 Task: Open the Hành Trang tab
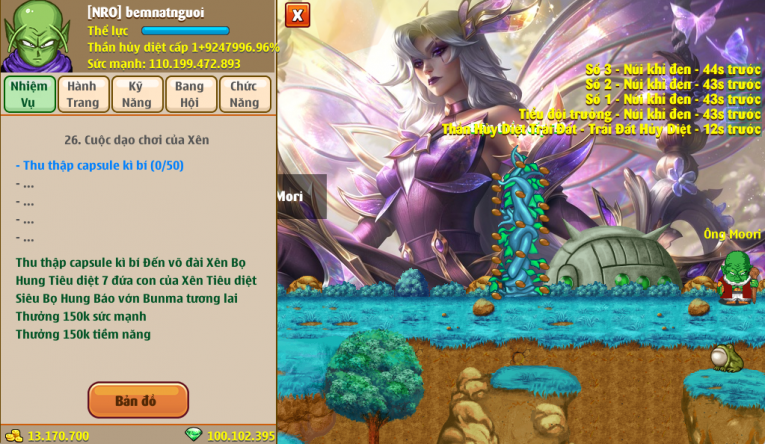pyautogui.click(x=82, y=94)
